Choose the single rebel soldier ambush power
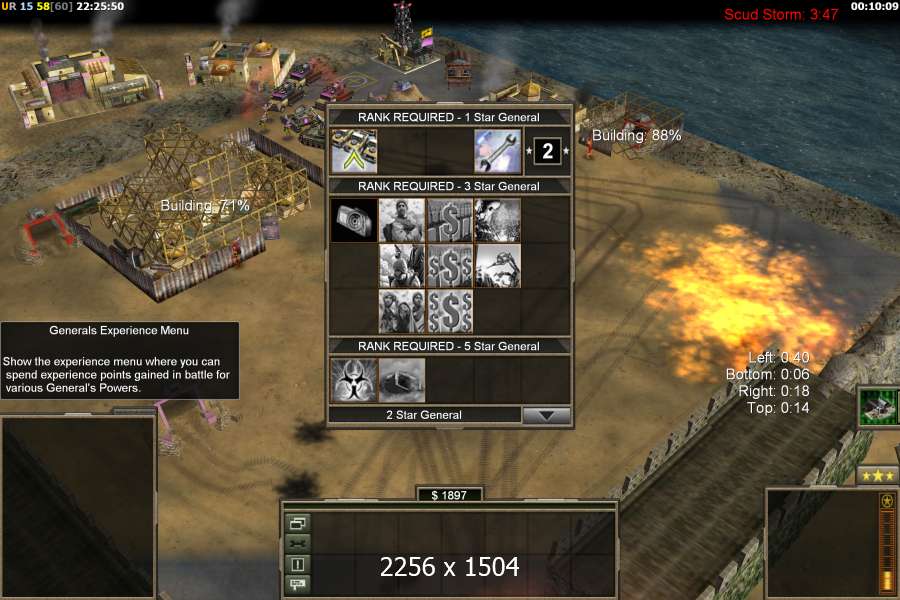Screen dimensions: 900x600 tap(402, 219)
